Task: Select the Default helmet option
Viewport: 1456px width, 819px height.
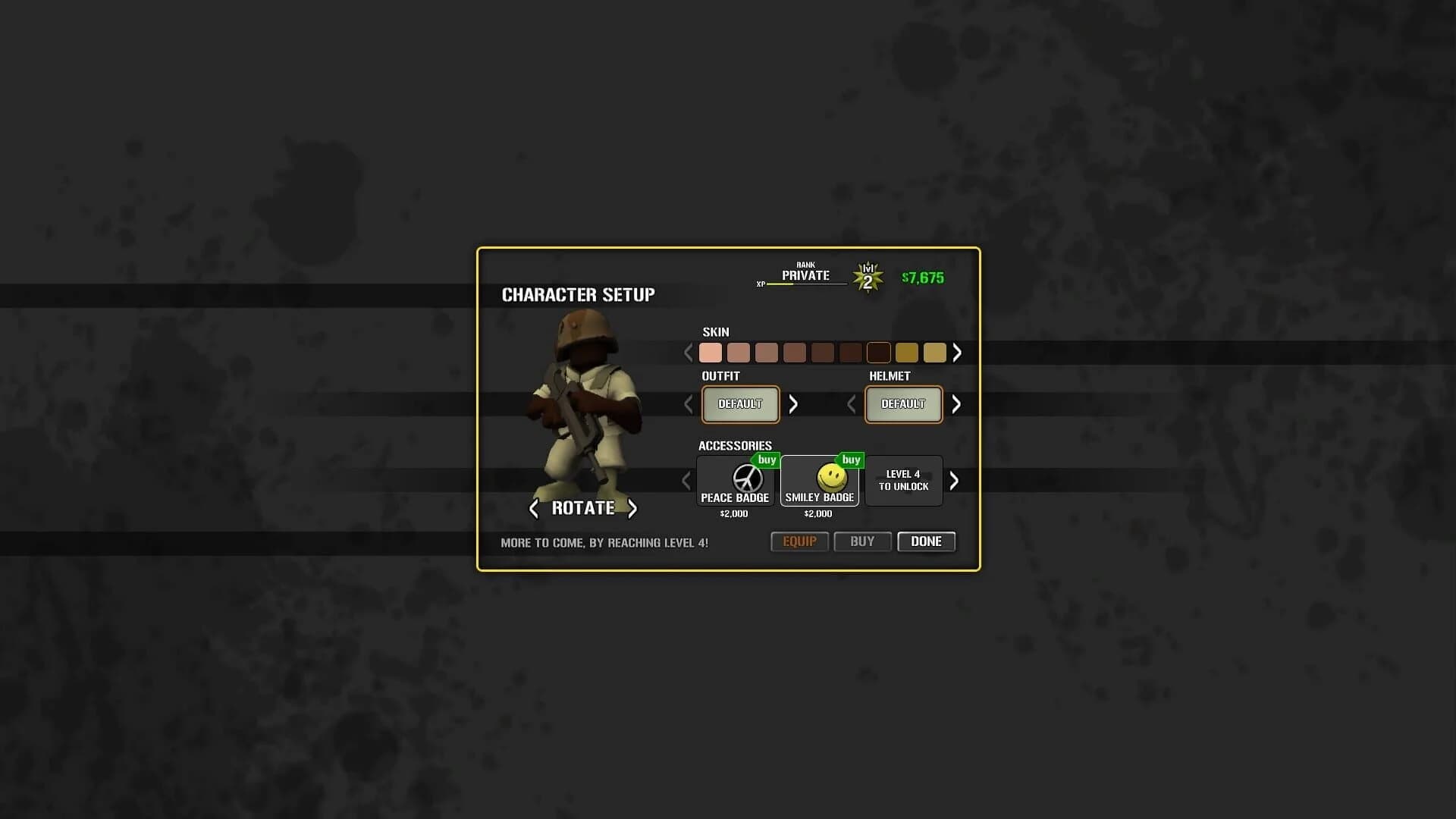Action: click(902, 404)
